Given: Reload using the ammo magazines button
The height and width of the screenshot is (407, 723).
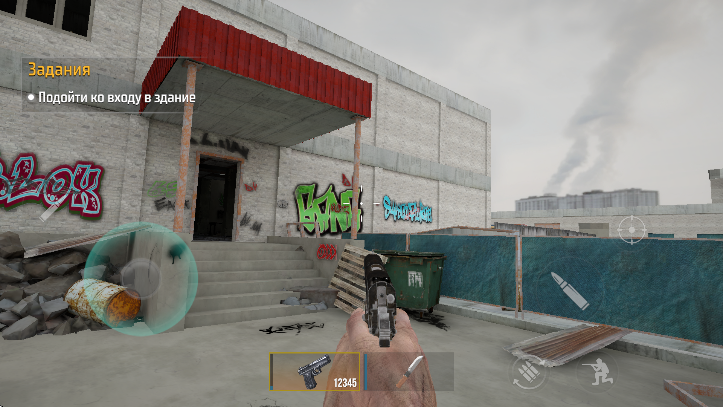Looking at the screenshot, I should [x=529, y=372].
